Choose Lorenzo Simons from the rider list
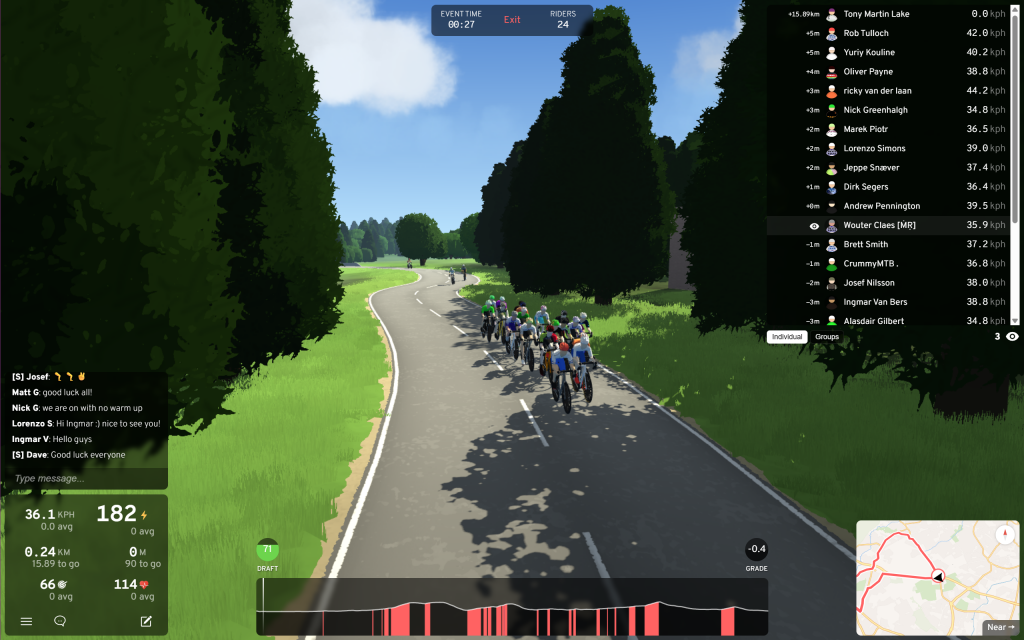Viewport: 1024px width, 640px height. pos(874,148)
